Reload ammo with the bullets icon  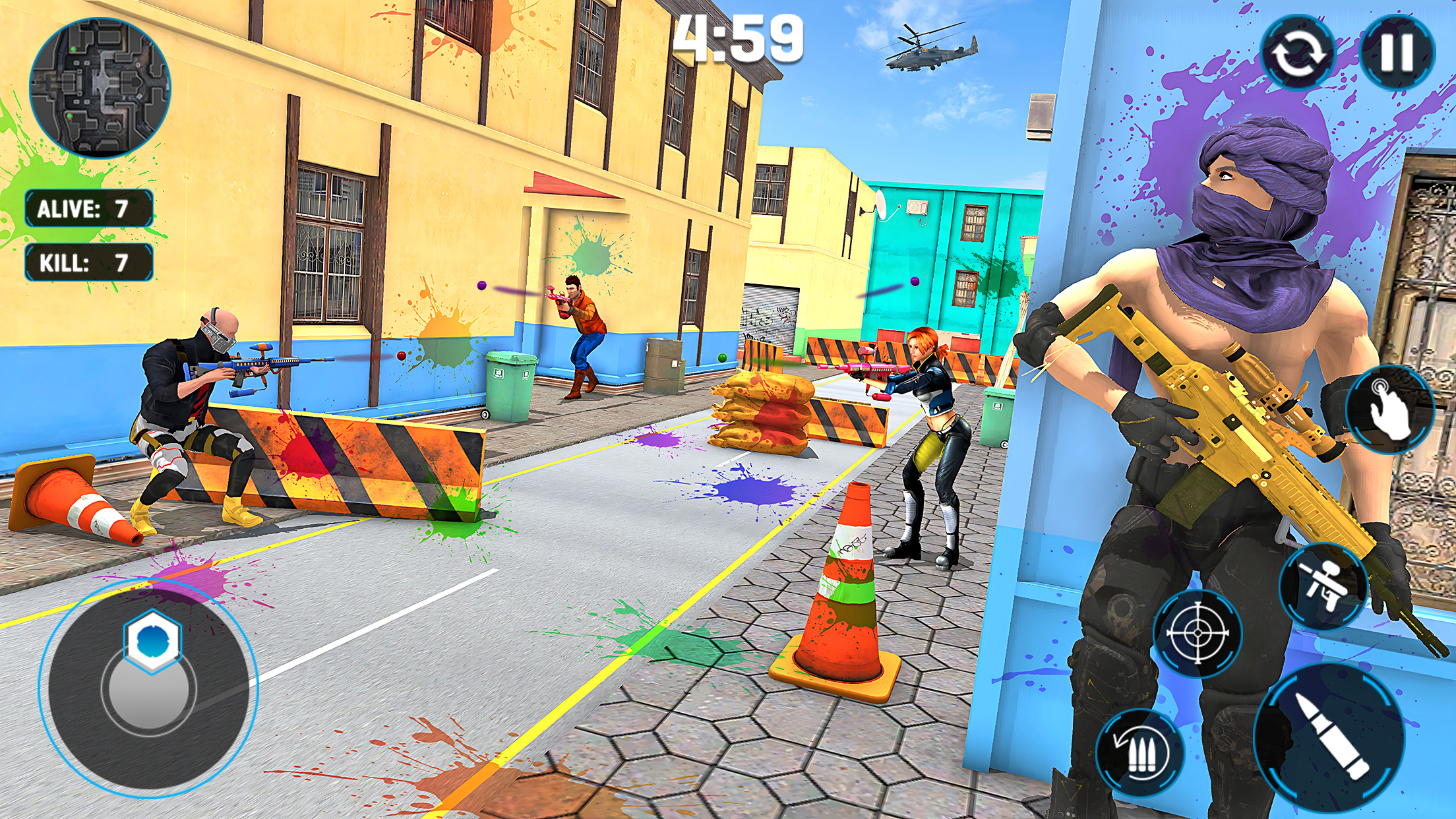[1140, 752]
